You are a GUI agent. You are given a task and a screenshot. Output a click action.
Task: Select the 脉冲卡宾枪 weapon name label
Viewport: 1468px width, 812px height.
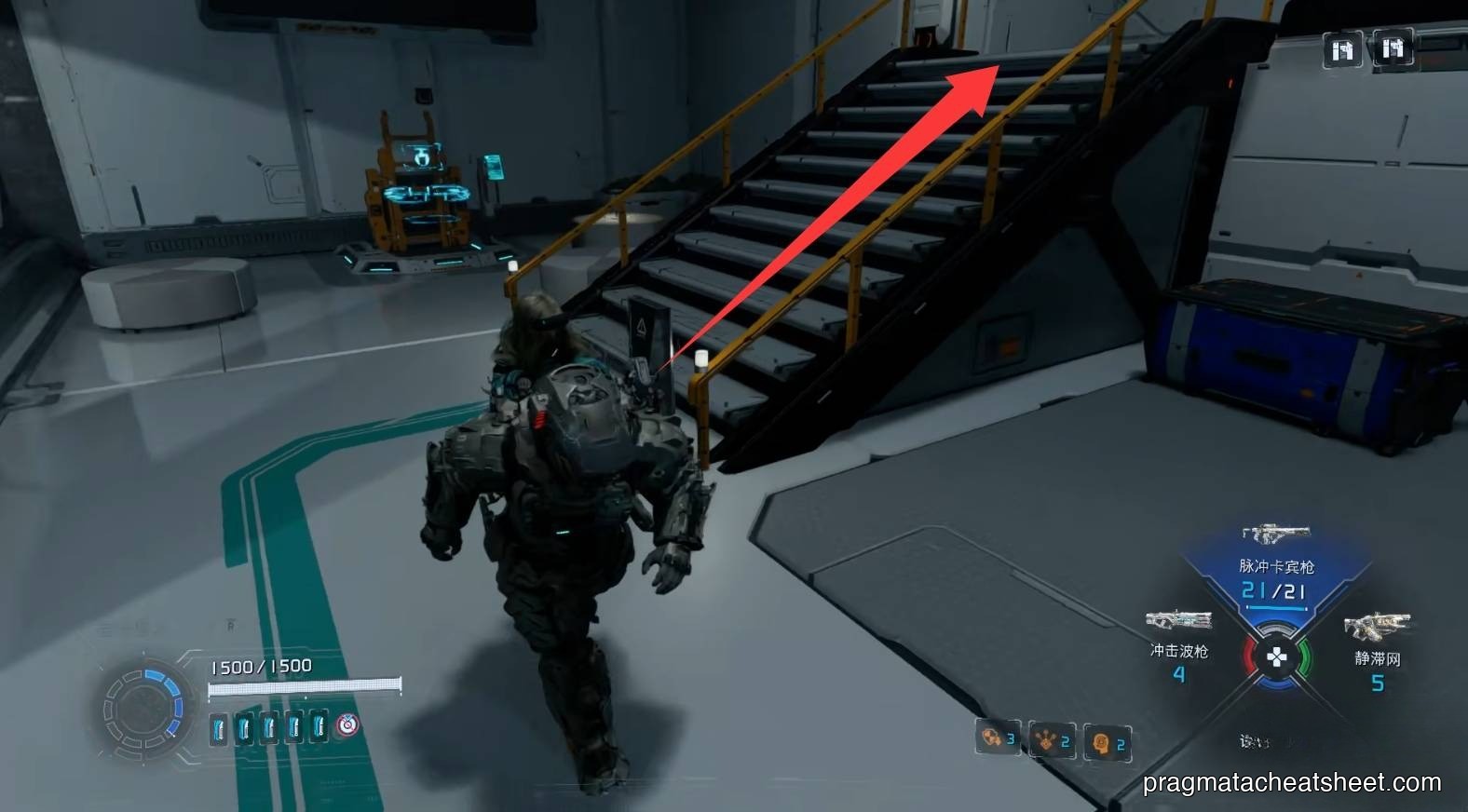(x=1277, y=568)
